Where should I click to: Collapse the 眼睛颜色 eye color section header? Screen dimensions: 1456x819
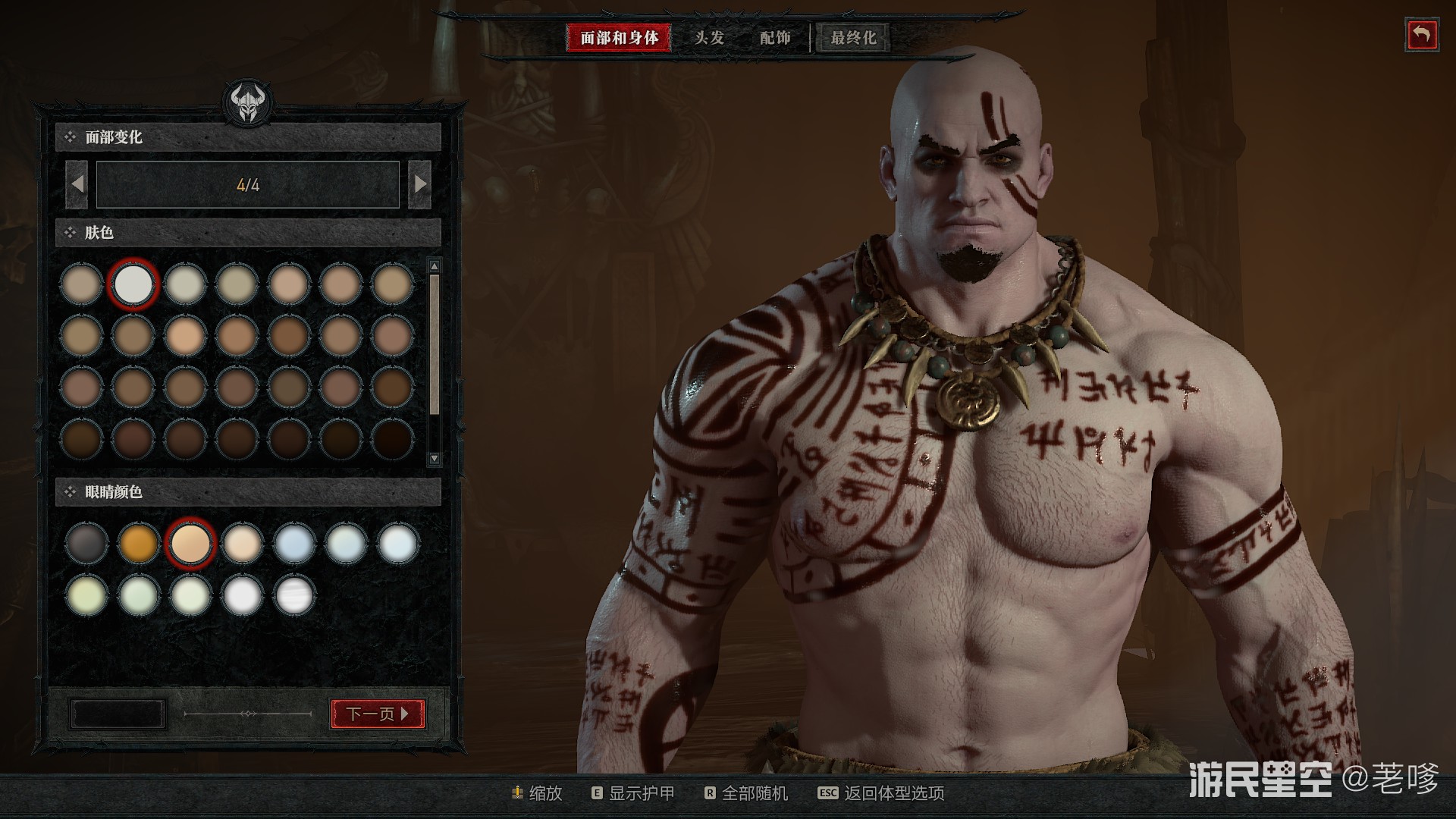tap(247, 492)
